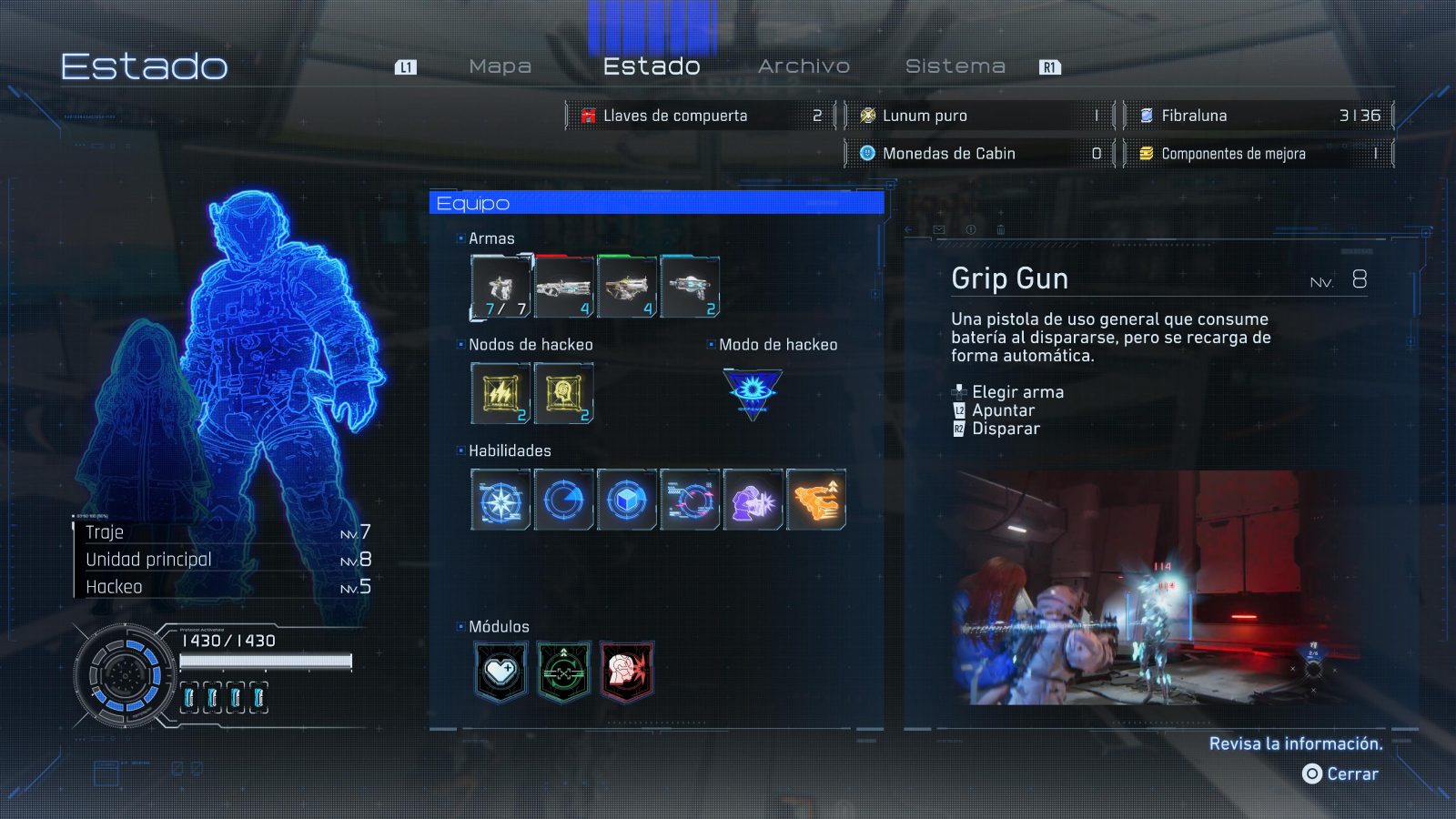The image size is (1456, 819).
Task: Select the green-marked weapon slot
Action: (x=626, y=287)
